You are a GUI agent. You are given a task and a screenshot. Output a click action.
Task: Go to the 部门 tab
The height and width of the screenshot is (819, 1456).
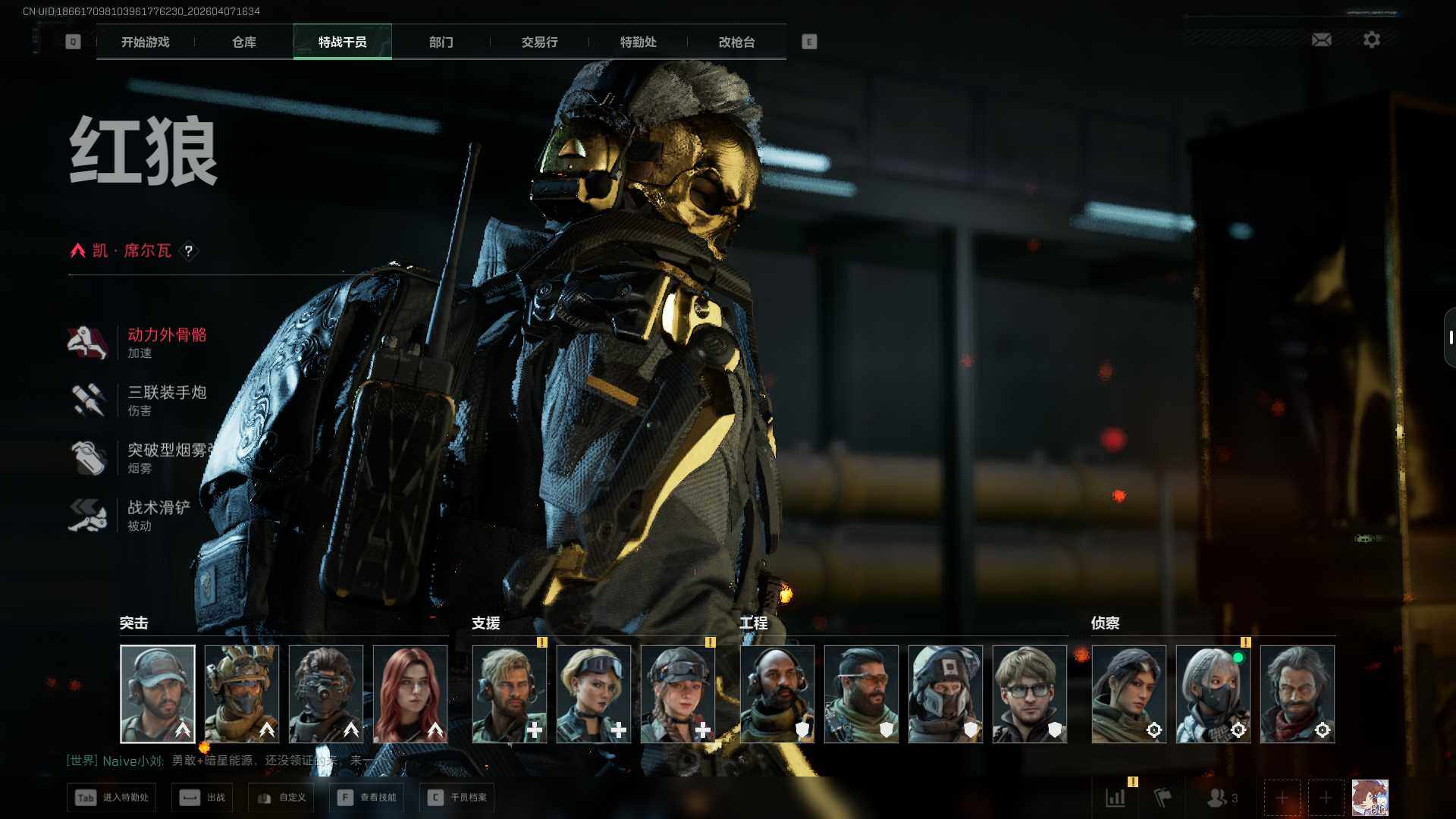[441, 42]
